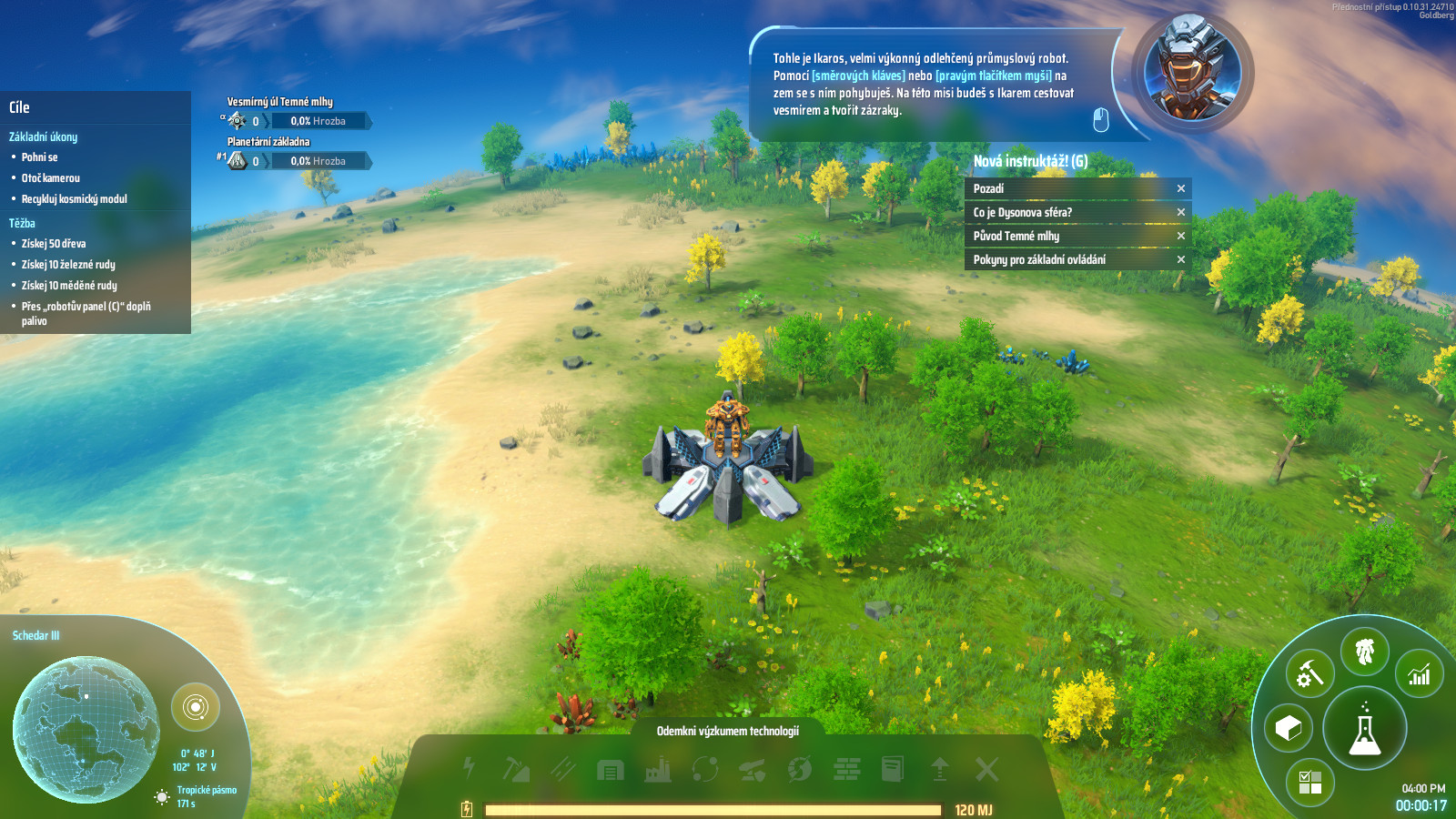
Task: Open the research flask technology tree
Action: pos(1364,729)
